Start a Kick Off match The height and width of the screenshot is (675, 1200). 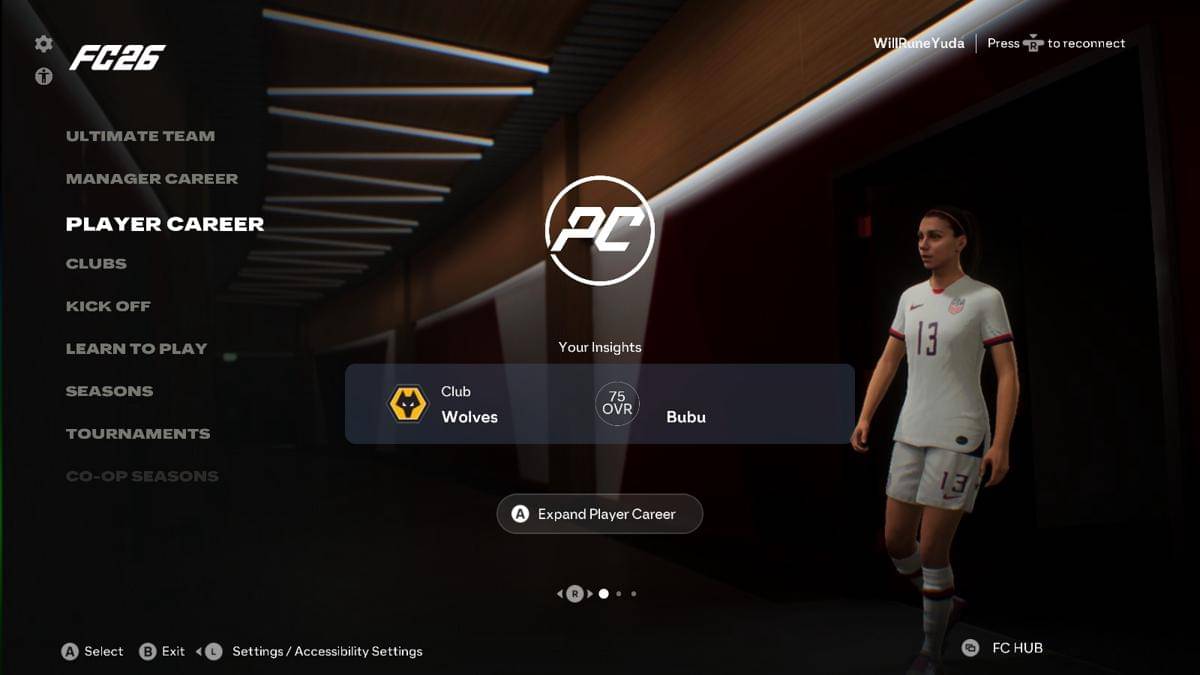tap(108, 306)
